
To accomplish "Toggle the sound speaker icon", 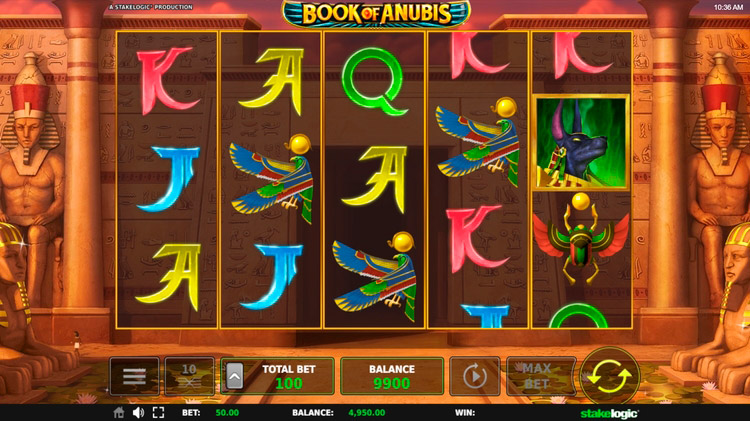I will tap(138, 412).
